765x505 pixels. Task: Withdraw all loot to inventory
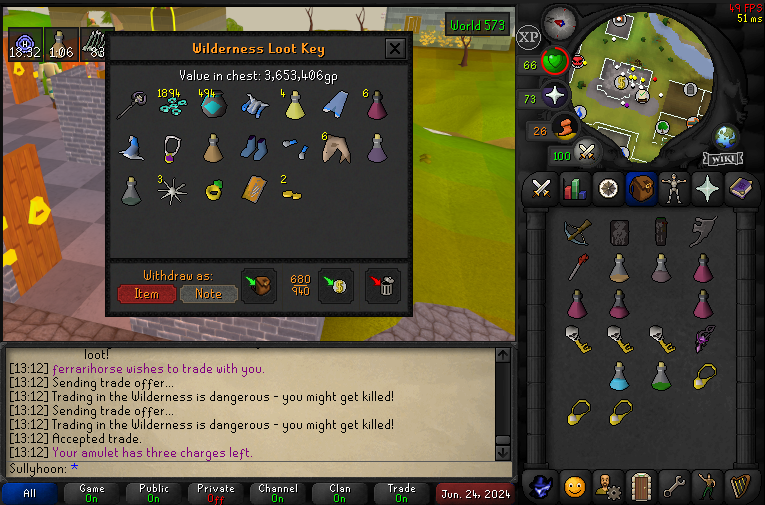259,285
